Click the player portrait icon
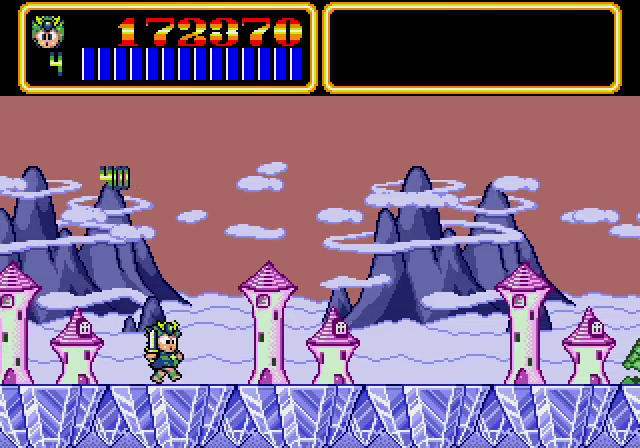640x448 pixels. [47, 31]
